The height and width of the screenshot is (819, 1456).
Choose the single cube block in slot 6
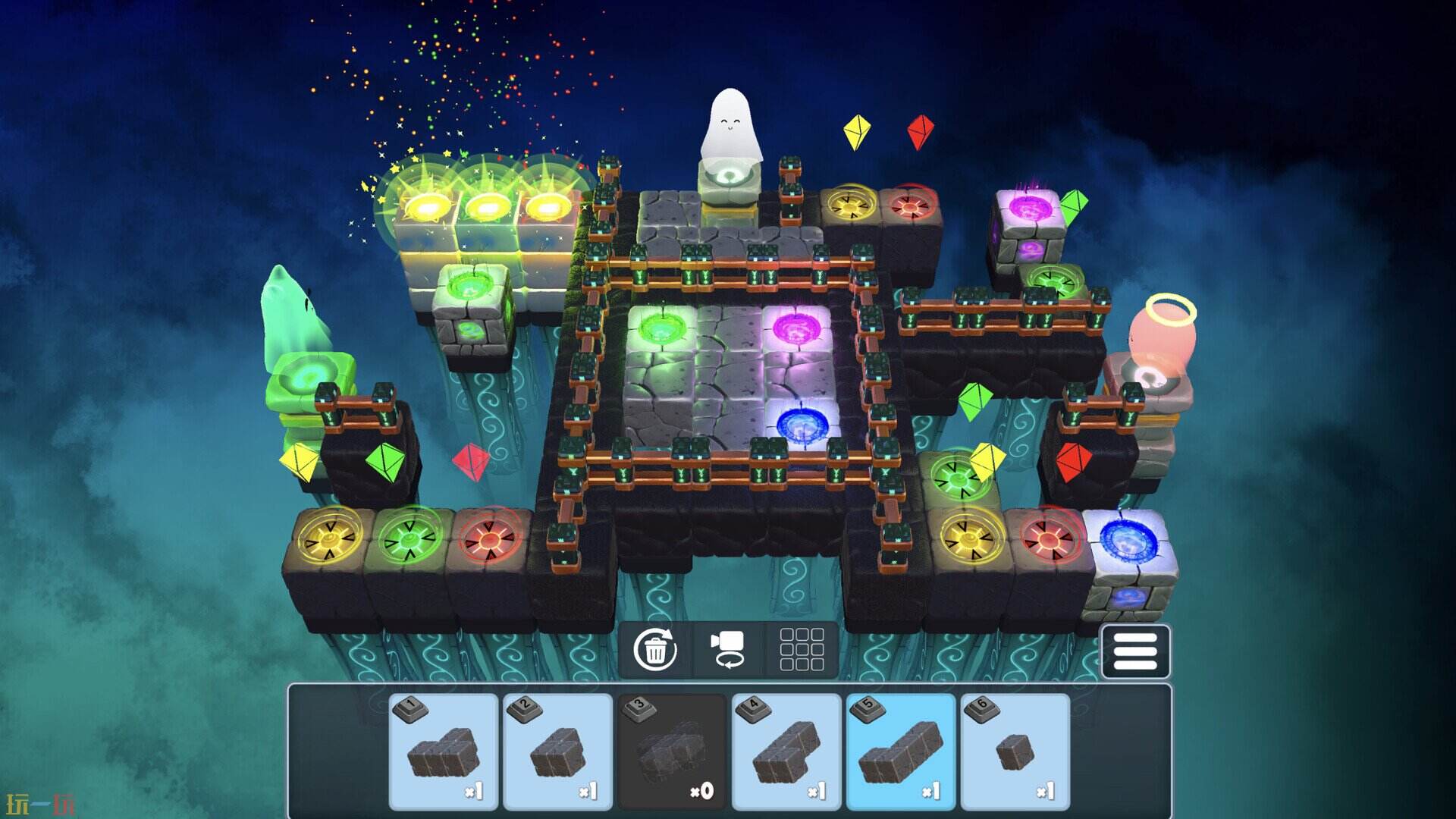[1015, 752]
